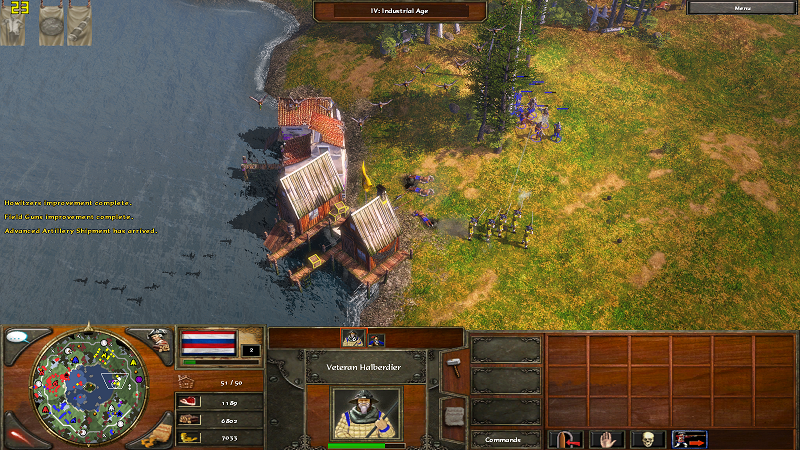Delete unit with the skull command
The image size is (800, 450).
point(648,439)
